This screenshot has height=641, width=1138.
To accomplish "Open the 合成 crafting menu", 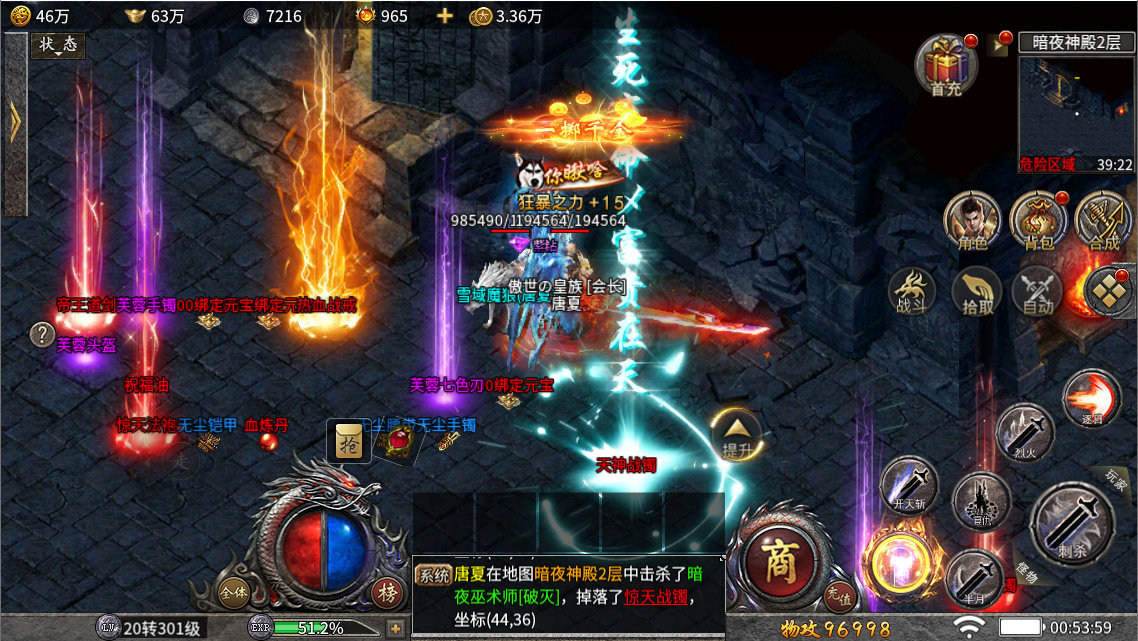I will coord(1103,218).
